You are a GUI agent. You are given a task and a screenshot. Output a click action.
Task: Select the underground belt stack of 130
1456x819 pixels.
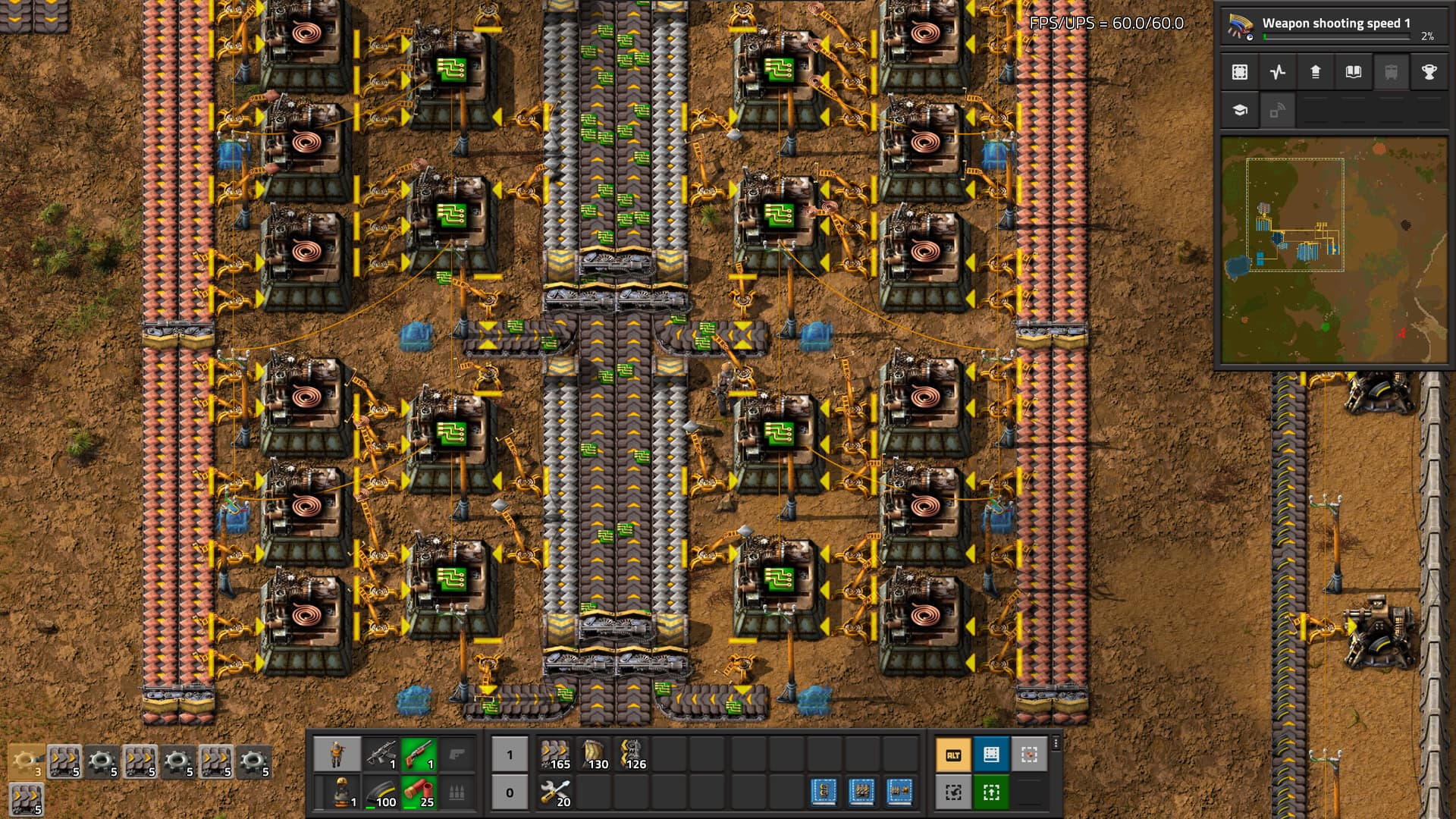pos(594,755)
